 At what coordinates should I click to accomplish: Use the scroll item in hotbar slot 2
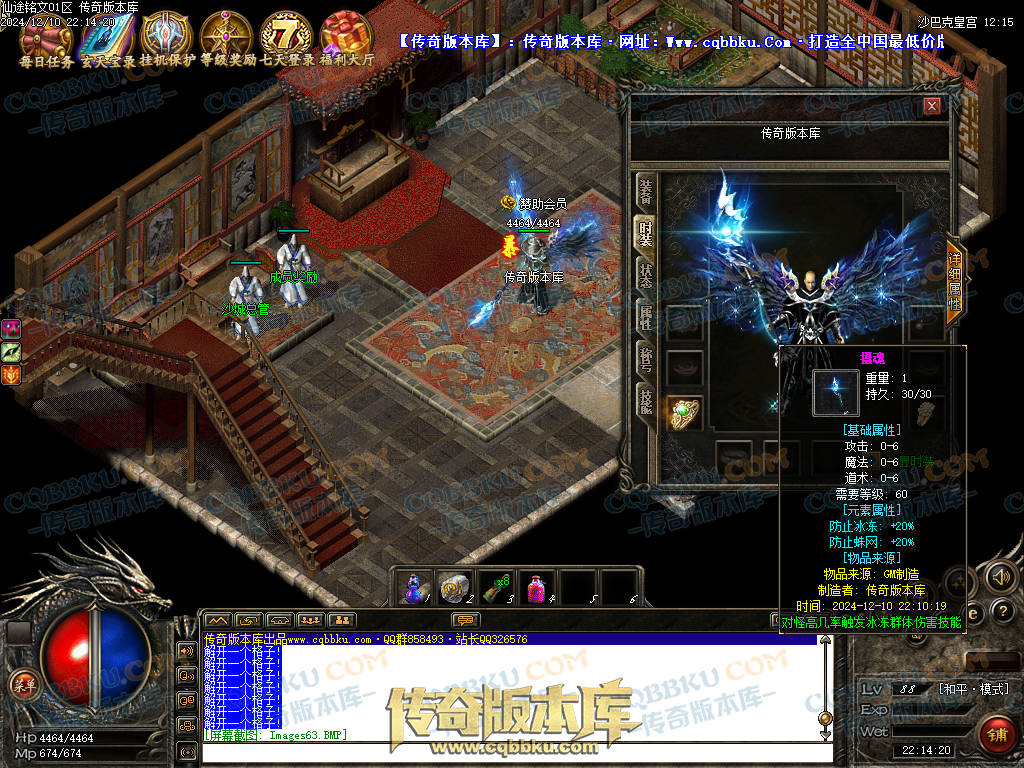click(x=455, y=588)
